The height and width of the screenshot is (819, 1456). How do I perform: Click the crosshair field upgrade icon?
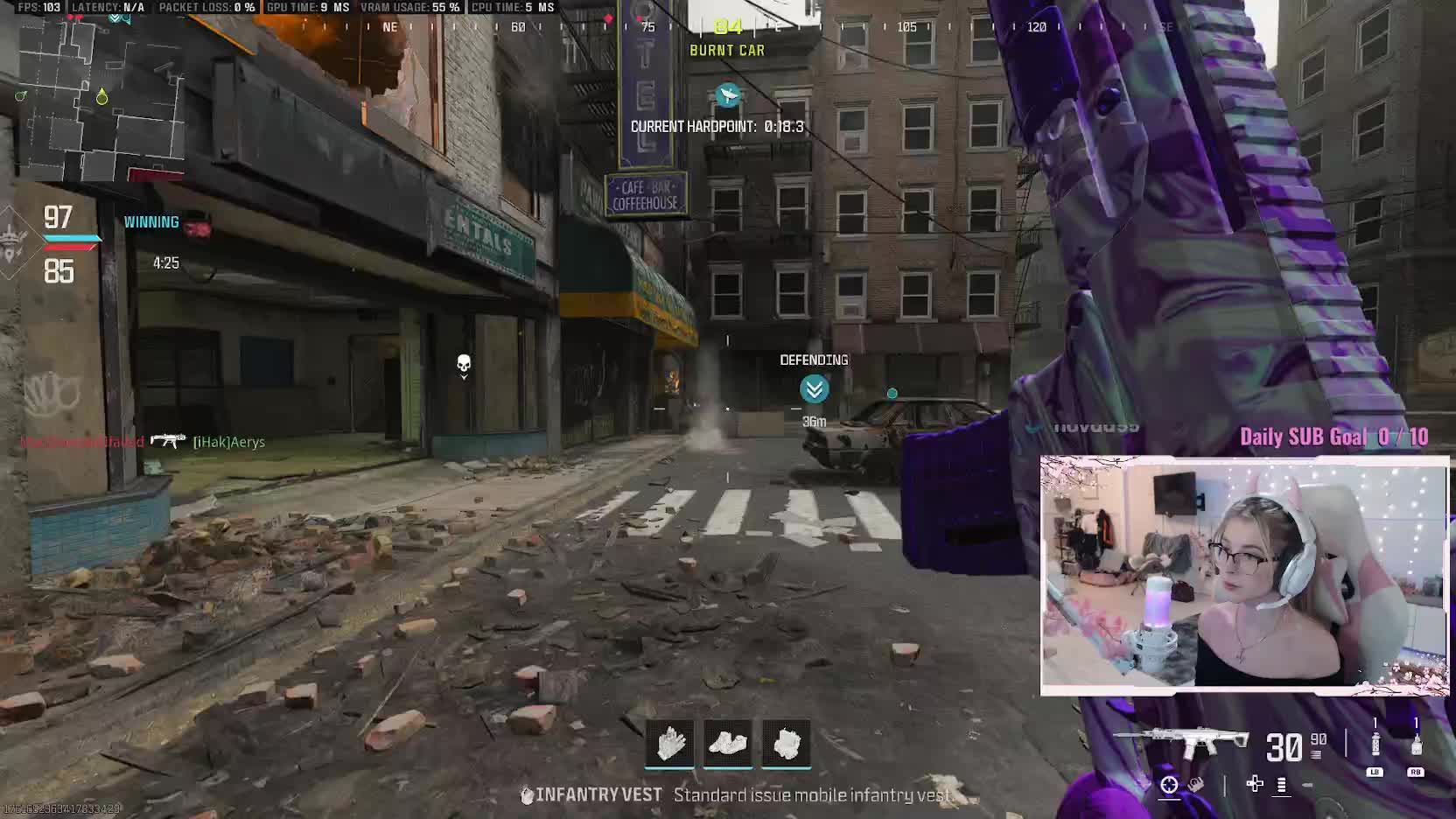point(1169,785)
